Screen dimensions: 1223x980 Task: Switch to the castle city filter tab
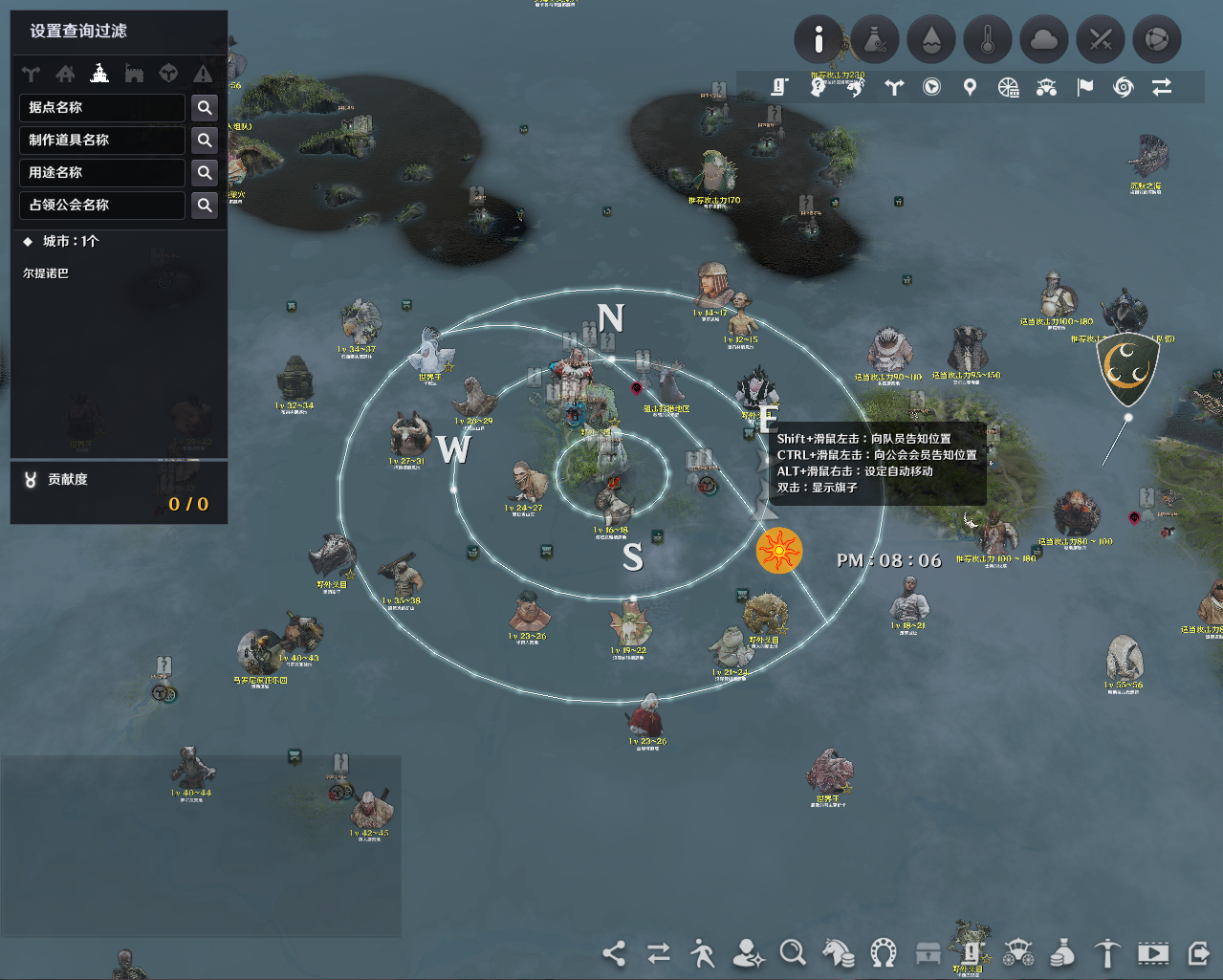click(x=99, y=74)
